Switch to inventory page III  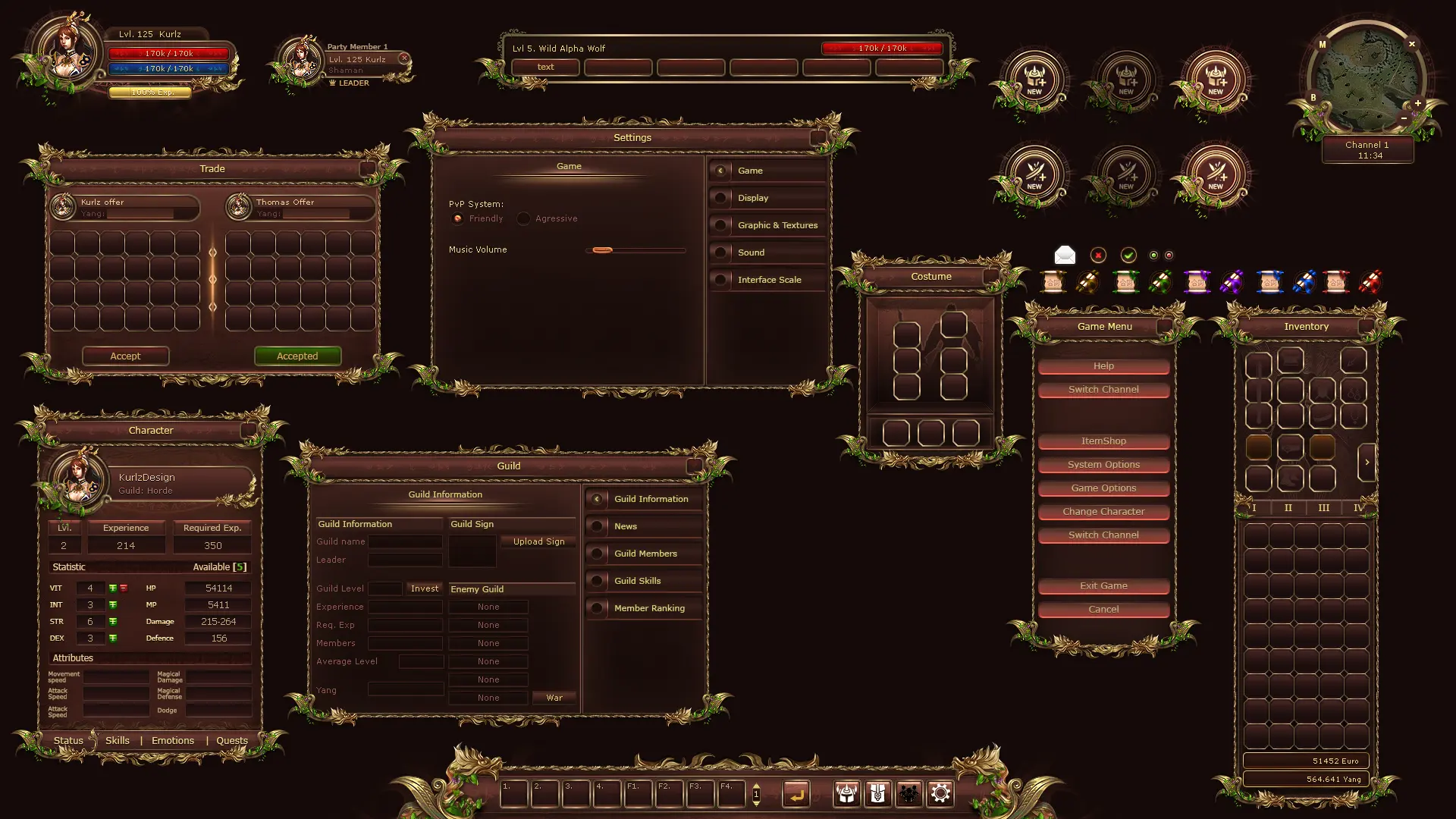pos(1323,508)
